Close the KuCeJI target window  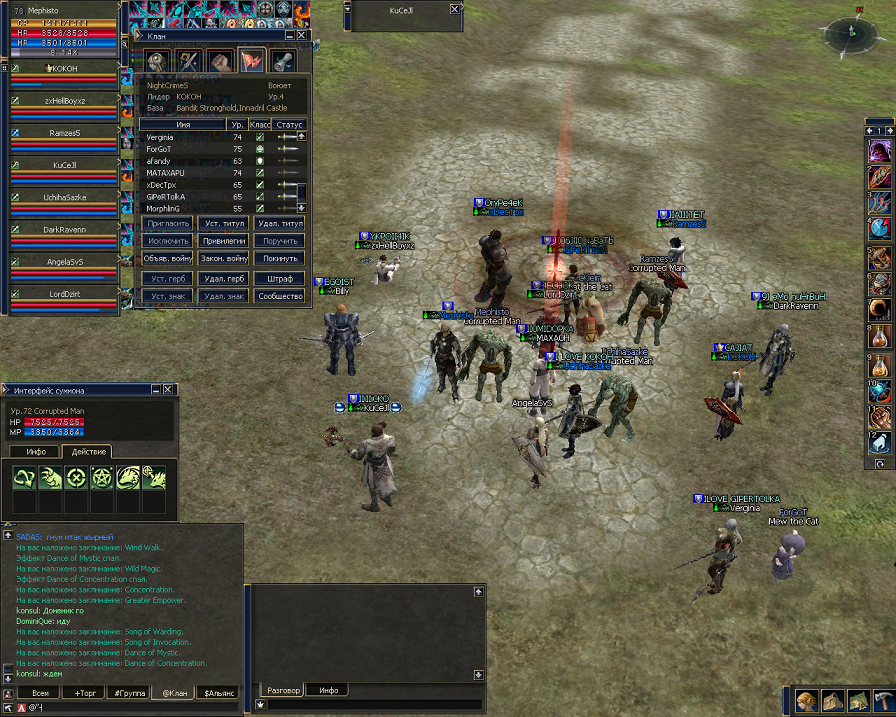[x=455, y=9]
